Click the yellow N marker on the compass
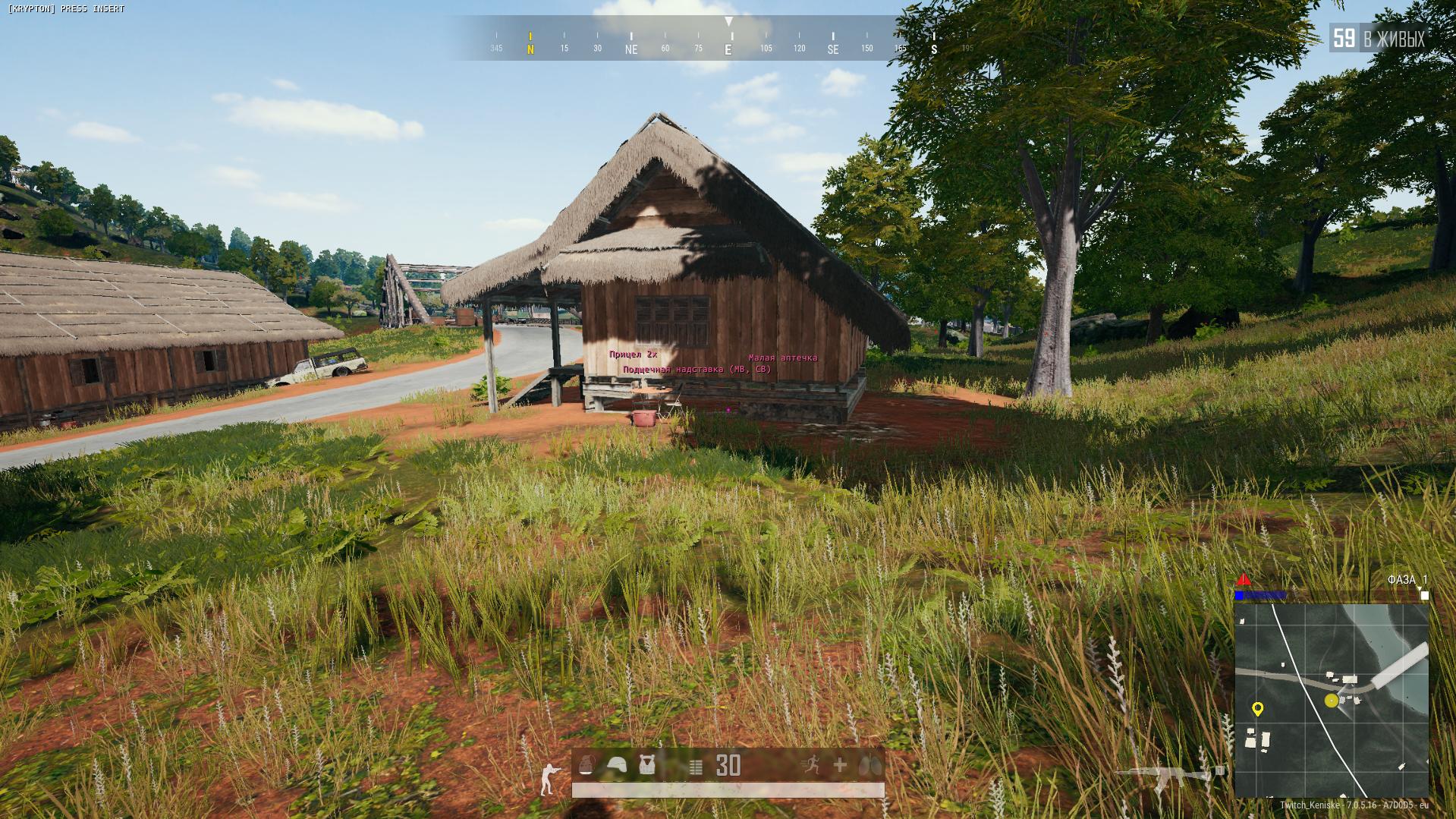The image size is (1456, 819). coord(530,49)
